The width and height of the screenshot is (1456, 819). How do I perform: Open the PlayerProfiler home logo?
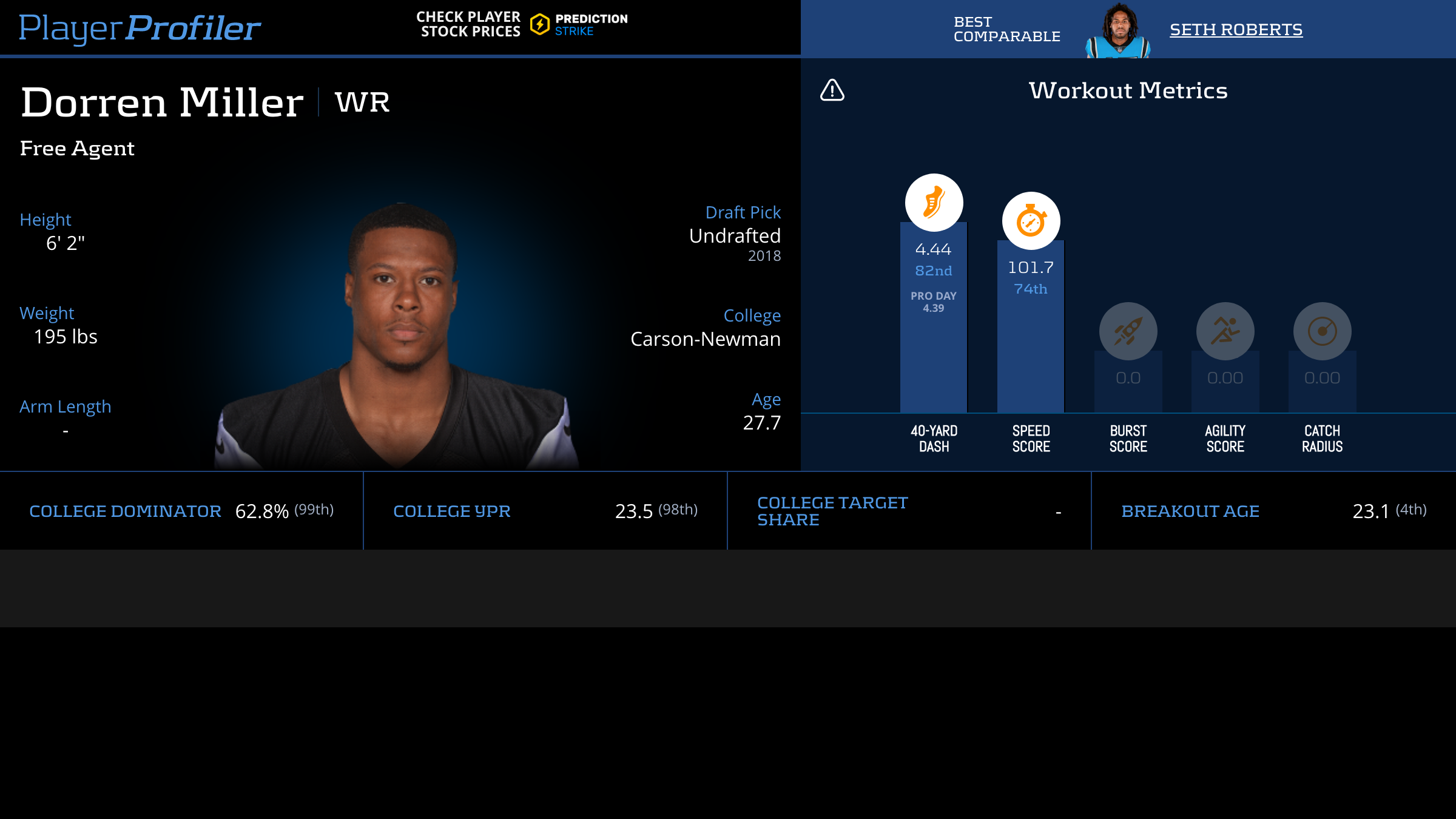[140, 28]
